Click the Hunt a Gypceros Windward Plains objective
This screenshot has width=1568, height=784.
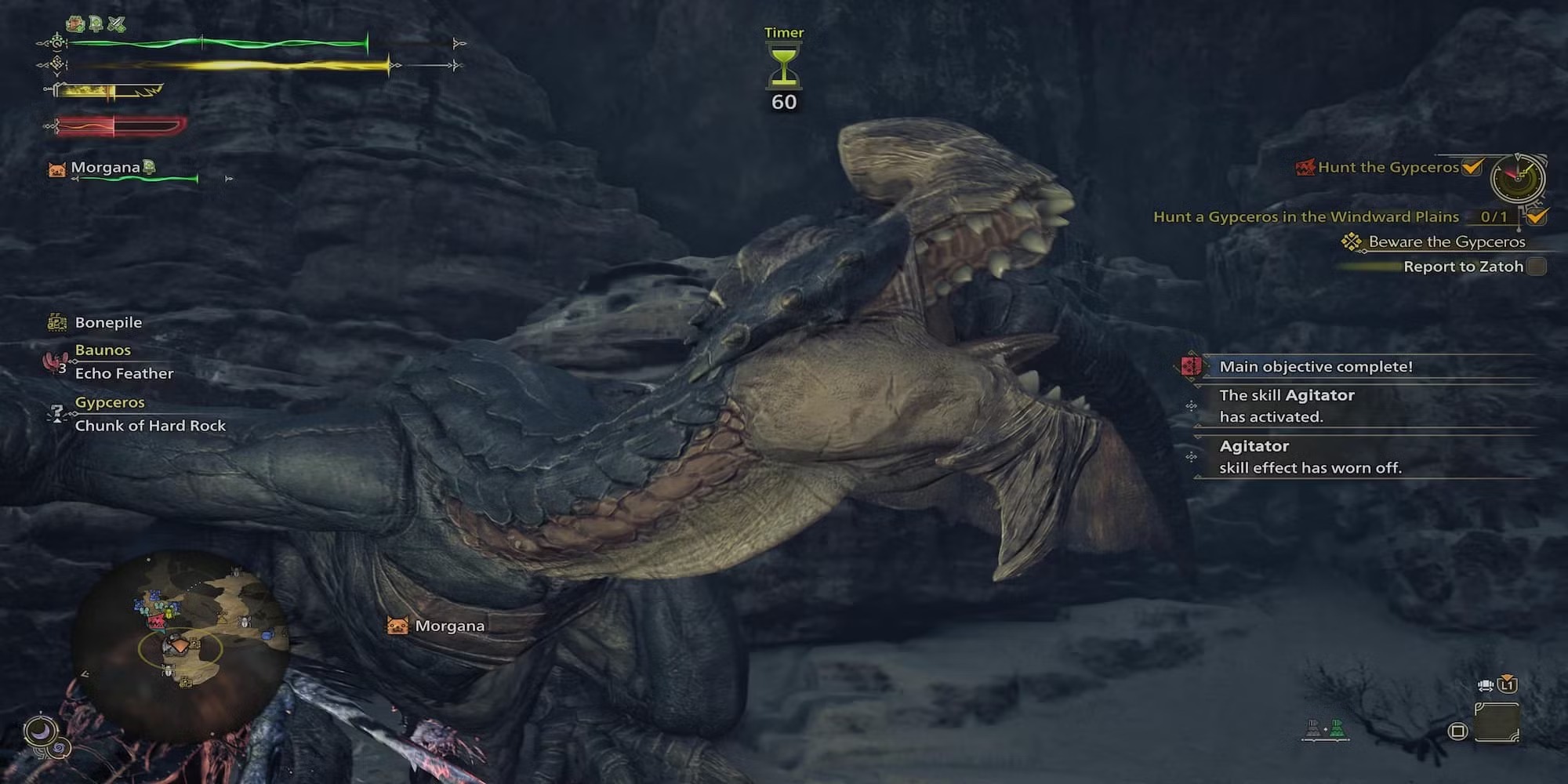[1305, 217]
